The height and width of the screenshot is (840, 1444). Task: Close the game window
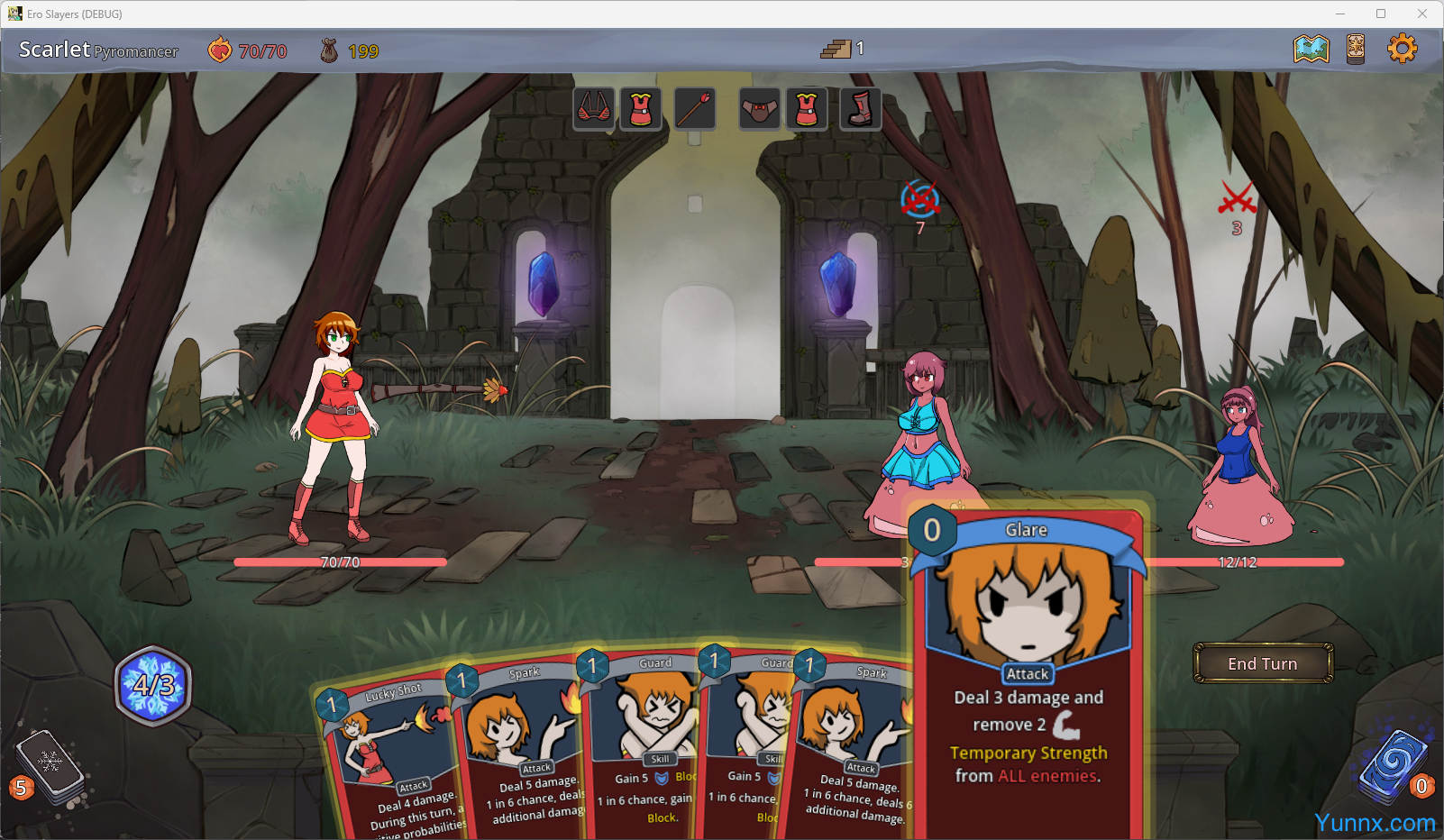point(1421,14)
